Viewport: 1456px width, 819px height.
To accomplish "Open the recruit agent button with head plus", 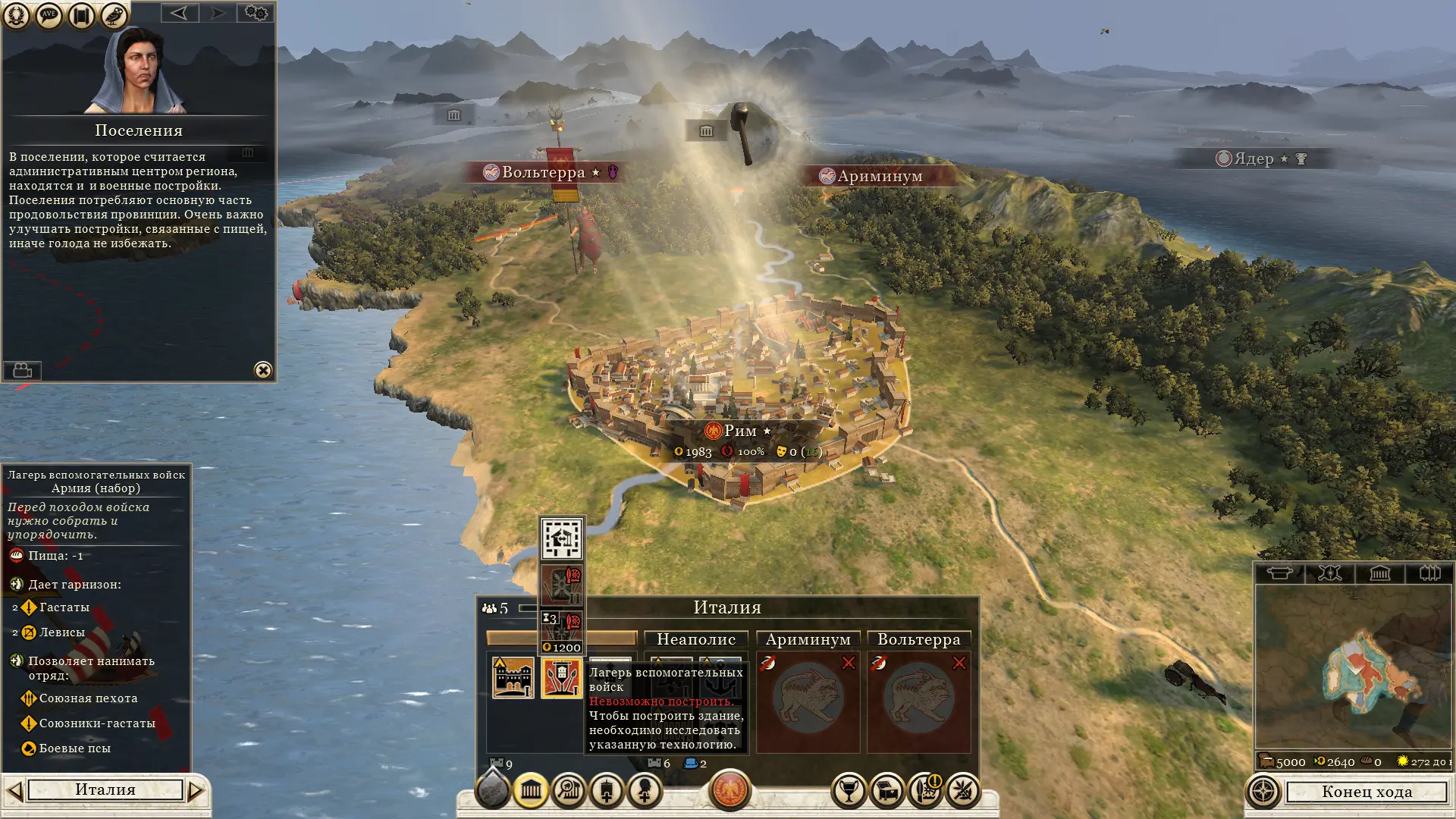I will (645, 791).
